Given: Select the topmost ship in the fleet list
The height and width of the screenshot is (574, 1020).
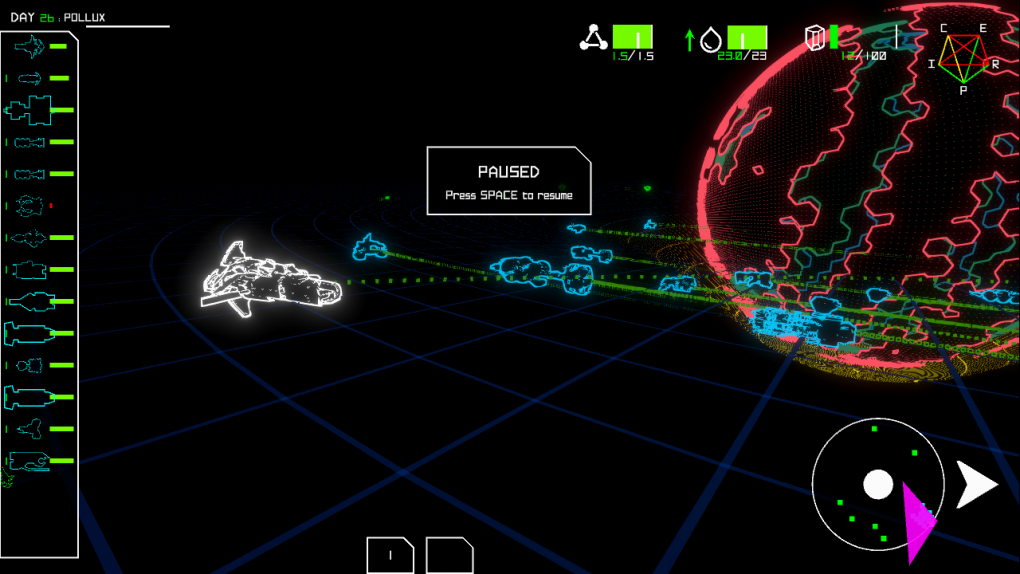Looking at the screenshot, I should [30, 46].
